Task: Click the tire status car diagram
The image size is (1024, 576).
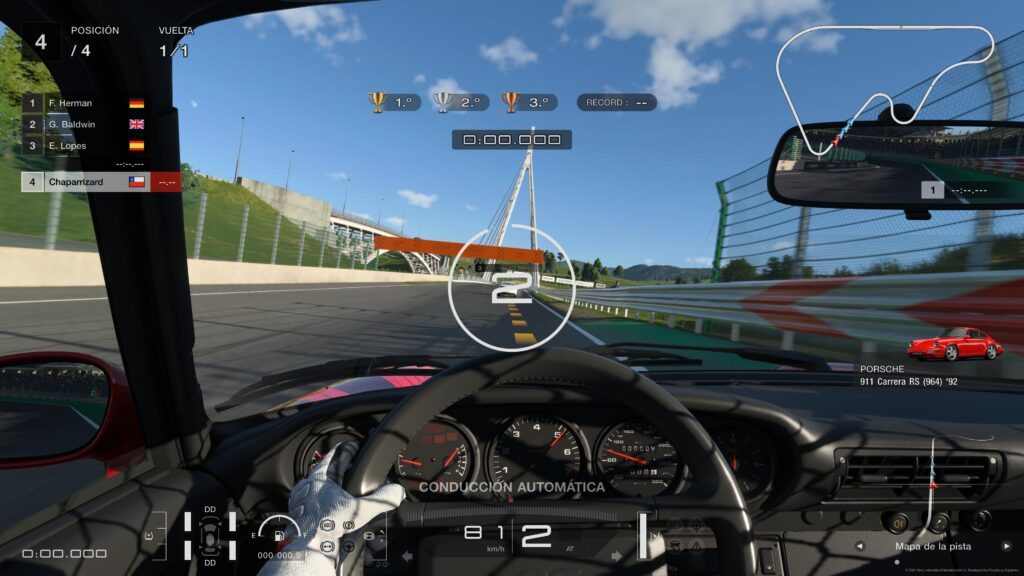Action: (210, 535)
